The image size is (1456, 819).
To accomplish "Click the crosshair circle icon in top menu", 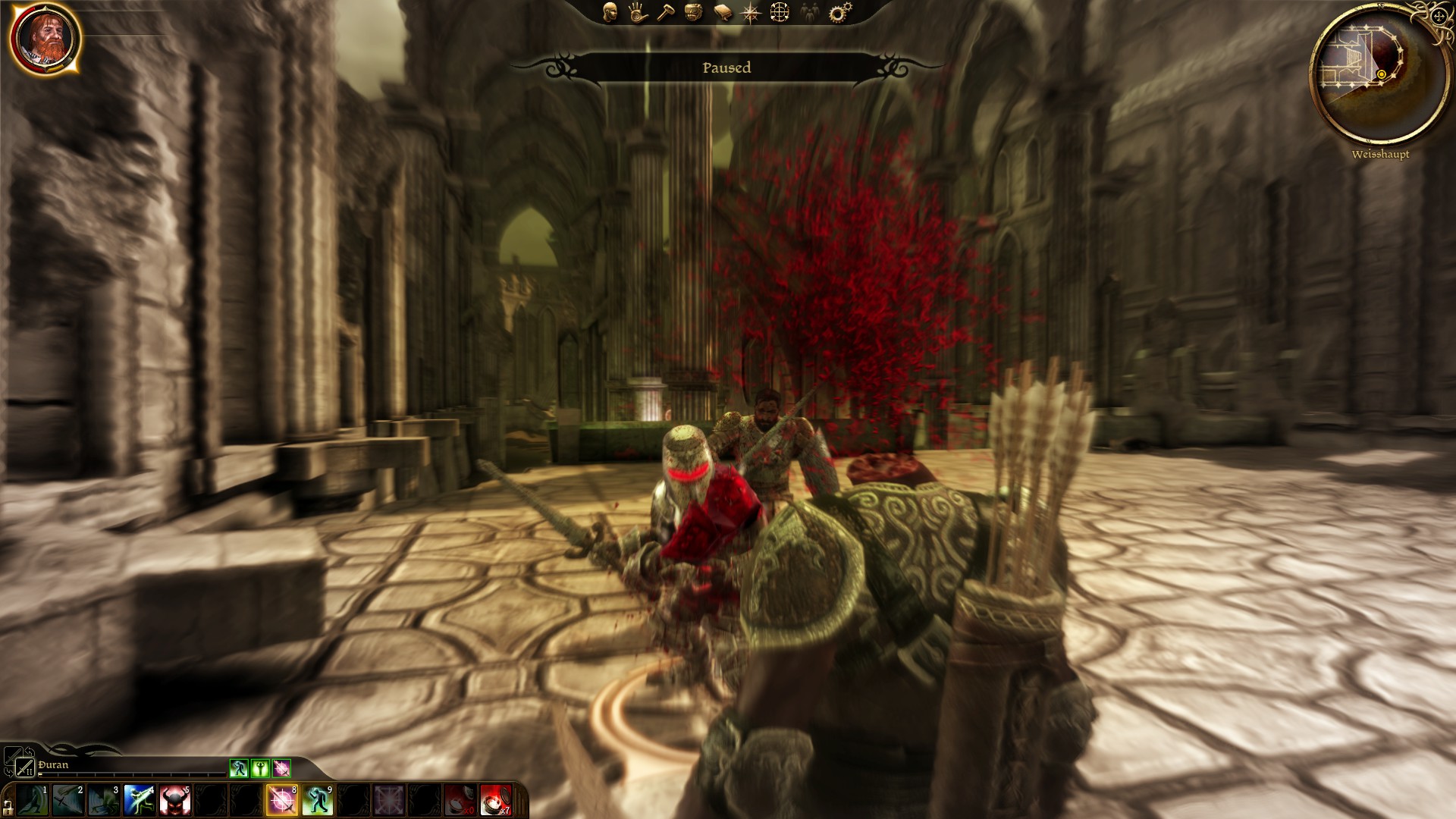I will pyautogui.click(x=780, y=12).
